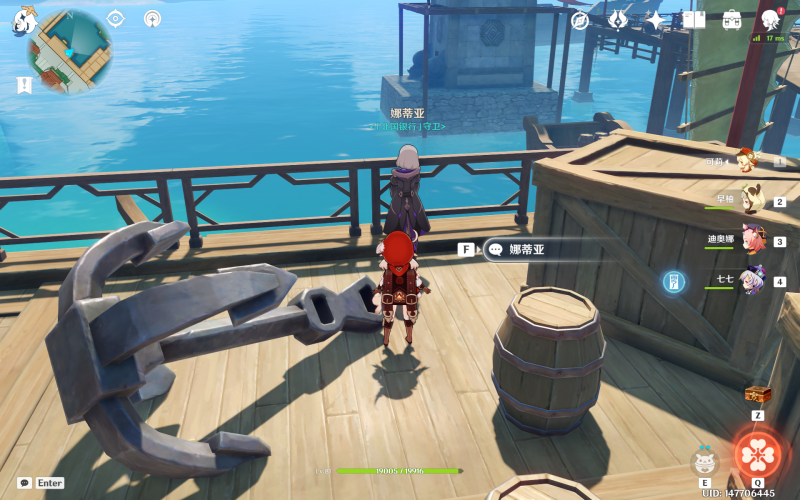Click the eye-shaped icon beside the minimap
The height and width of the screenshot is (500, 800).
[x=115, y=18]
